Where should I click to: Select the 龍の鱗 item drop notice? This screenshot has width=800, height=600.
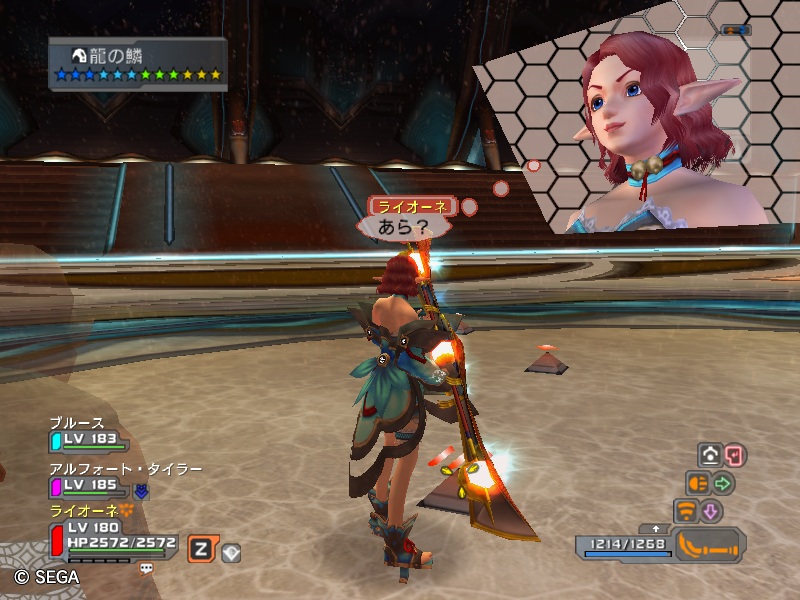tap(139, 63)
